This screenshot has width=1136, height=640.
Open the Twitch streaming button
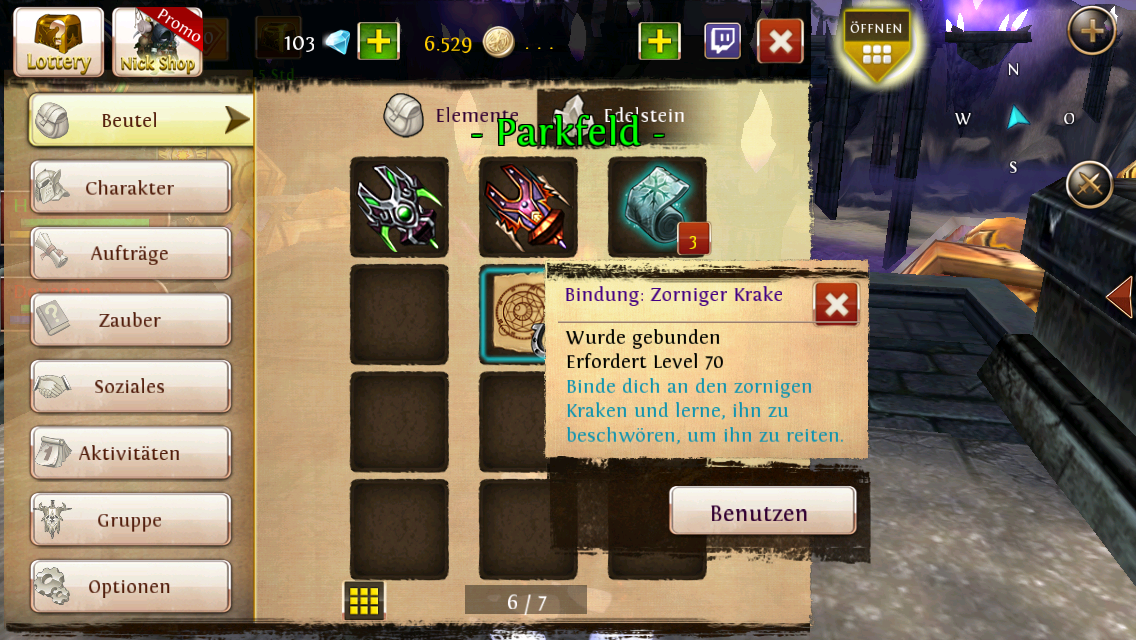tap(722, 42)
